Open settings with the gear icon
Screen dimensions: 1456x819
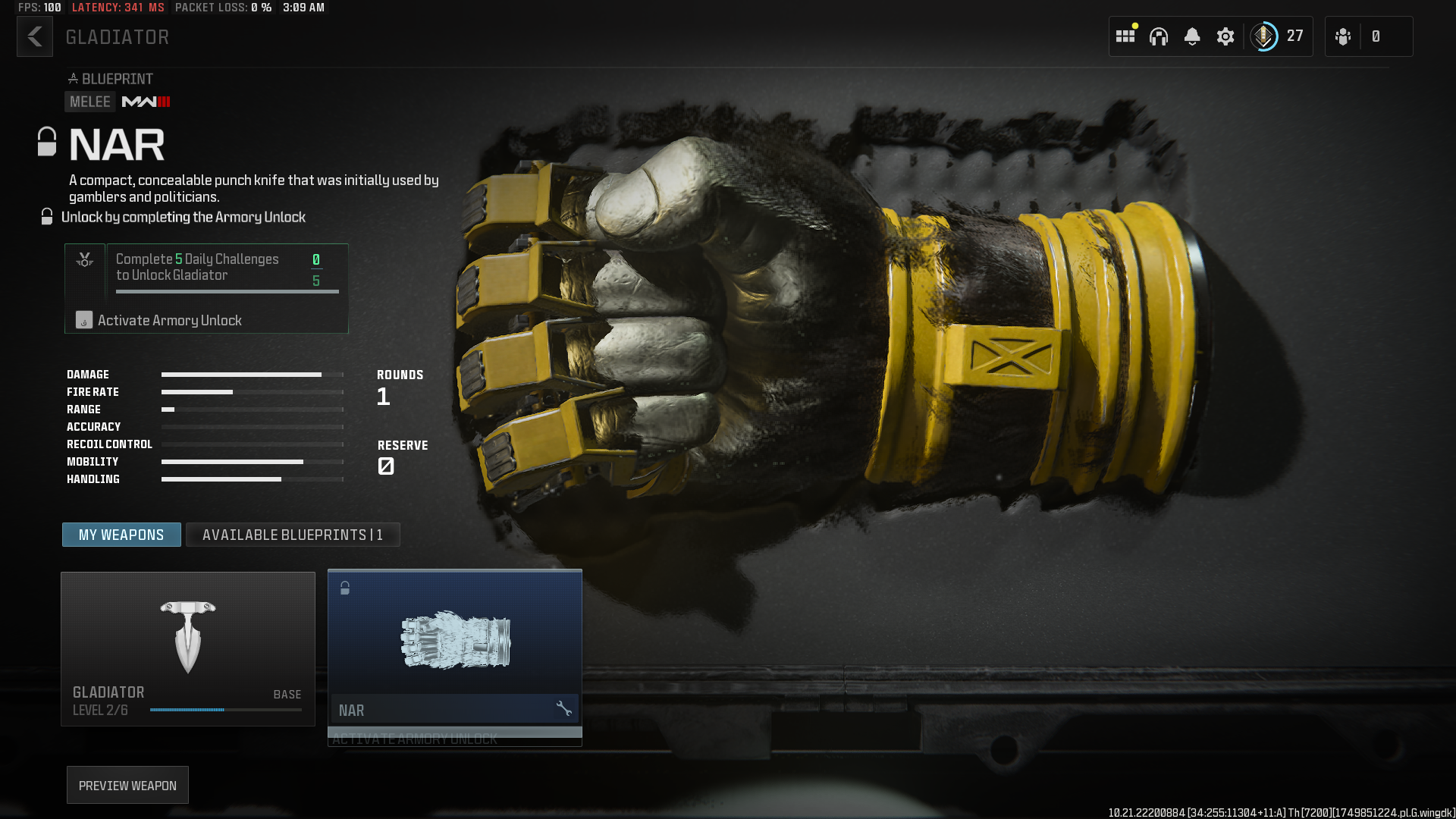1225,36
